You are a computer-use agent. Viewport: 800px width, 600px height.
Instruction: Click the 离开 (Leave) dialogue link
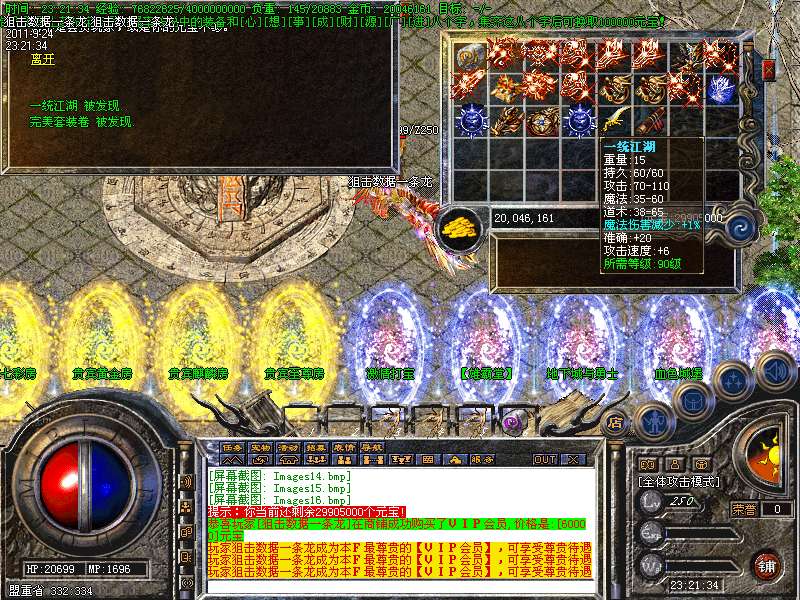42,60
